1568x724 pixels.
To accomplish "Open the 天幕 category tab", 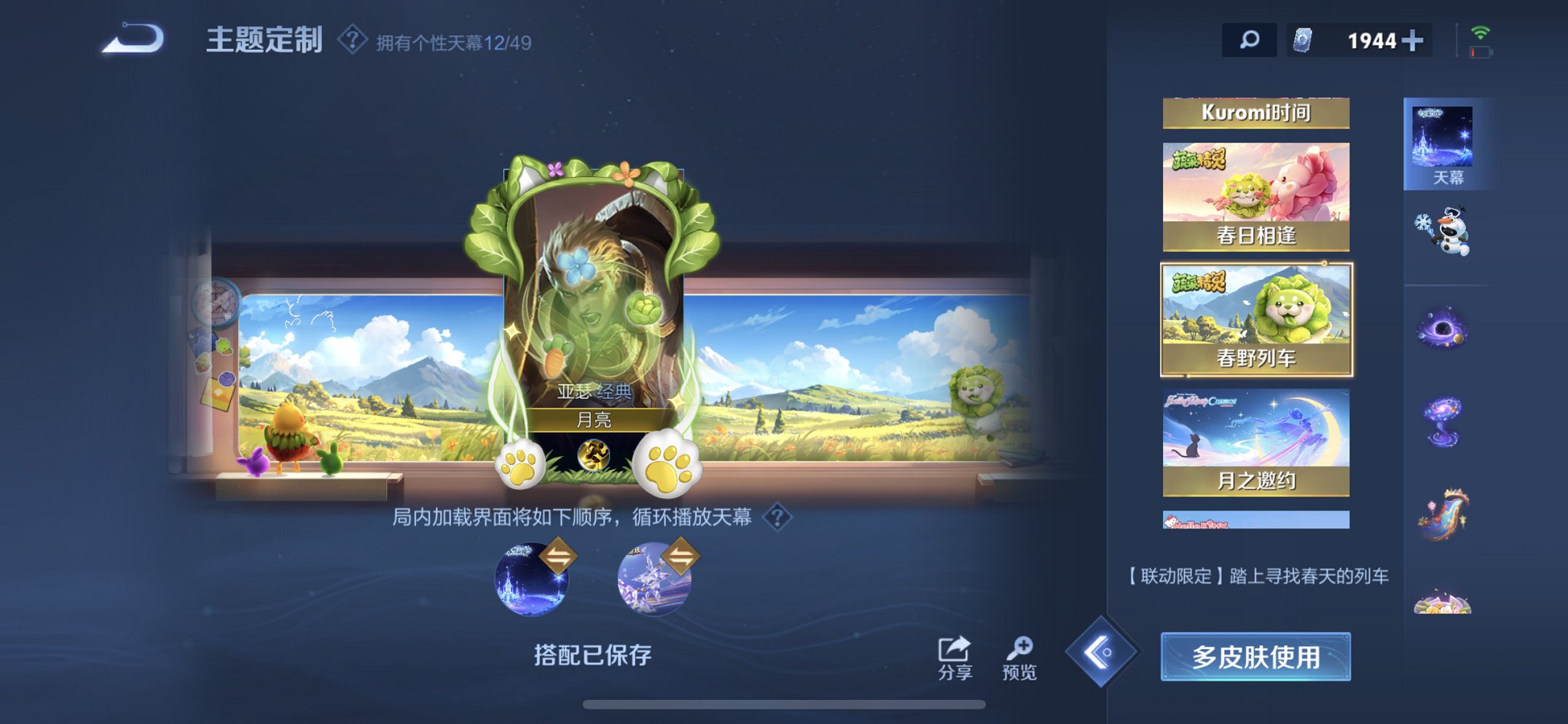I will click(1448, 142).
